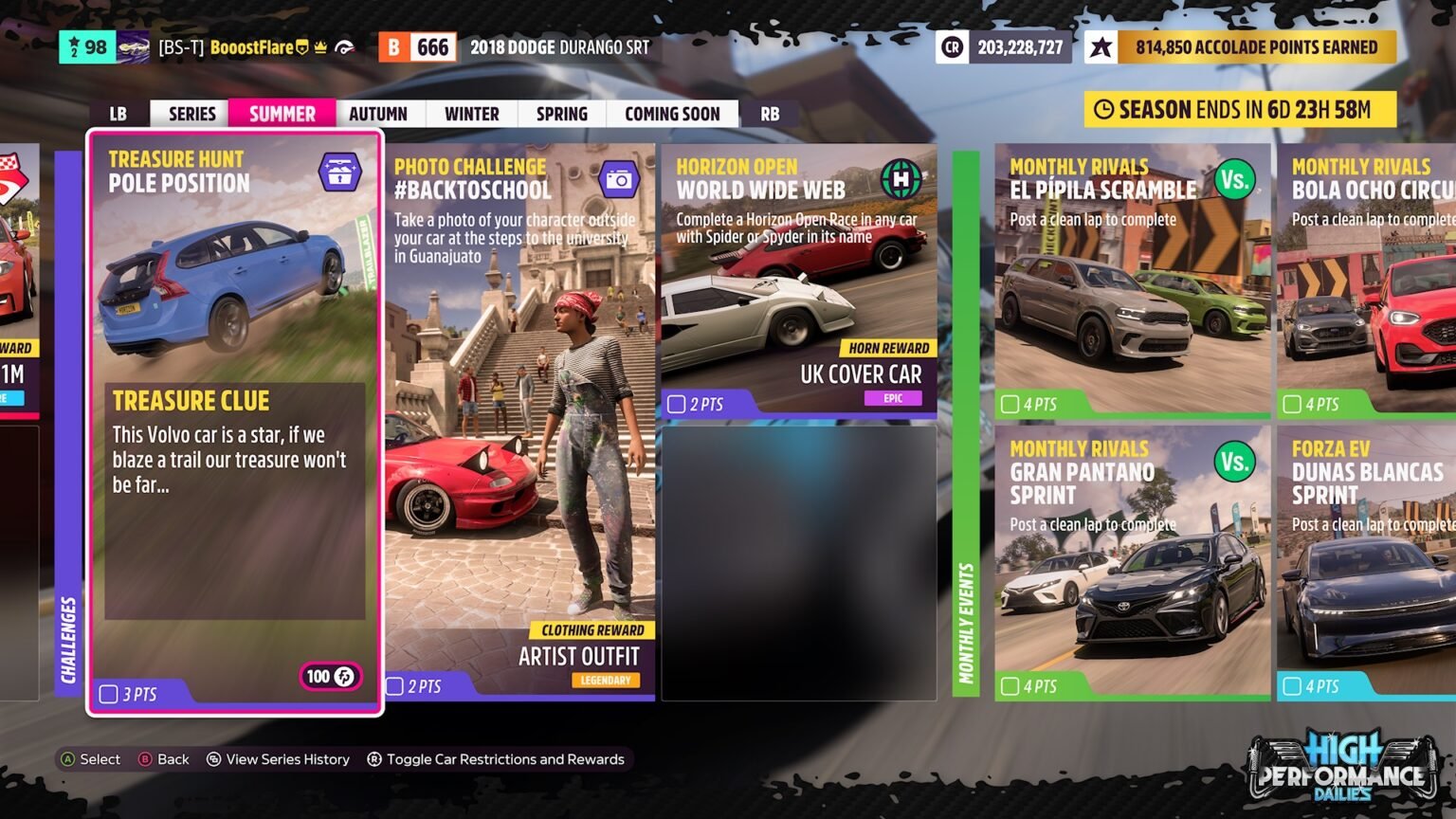Viewport: 1456px width, 819px height.
Task: Click the LB navigation tab
Action: tap(117, 113)
